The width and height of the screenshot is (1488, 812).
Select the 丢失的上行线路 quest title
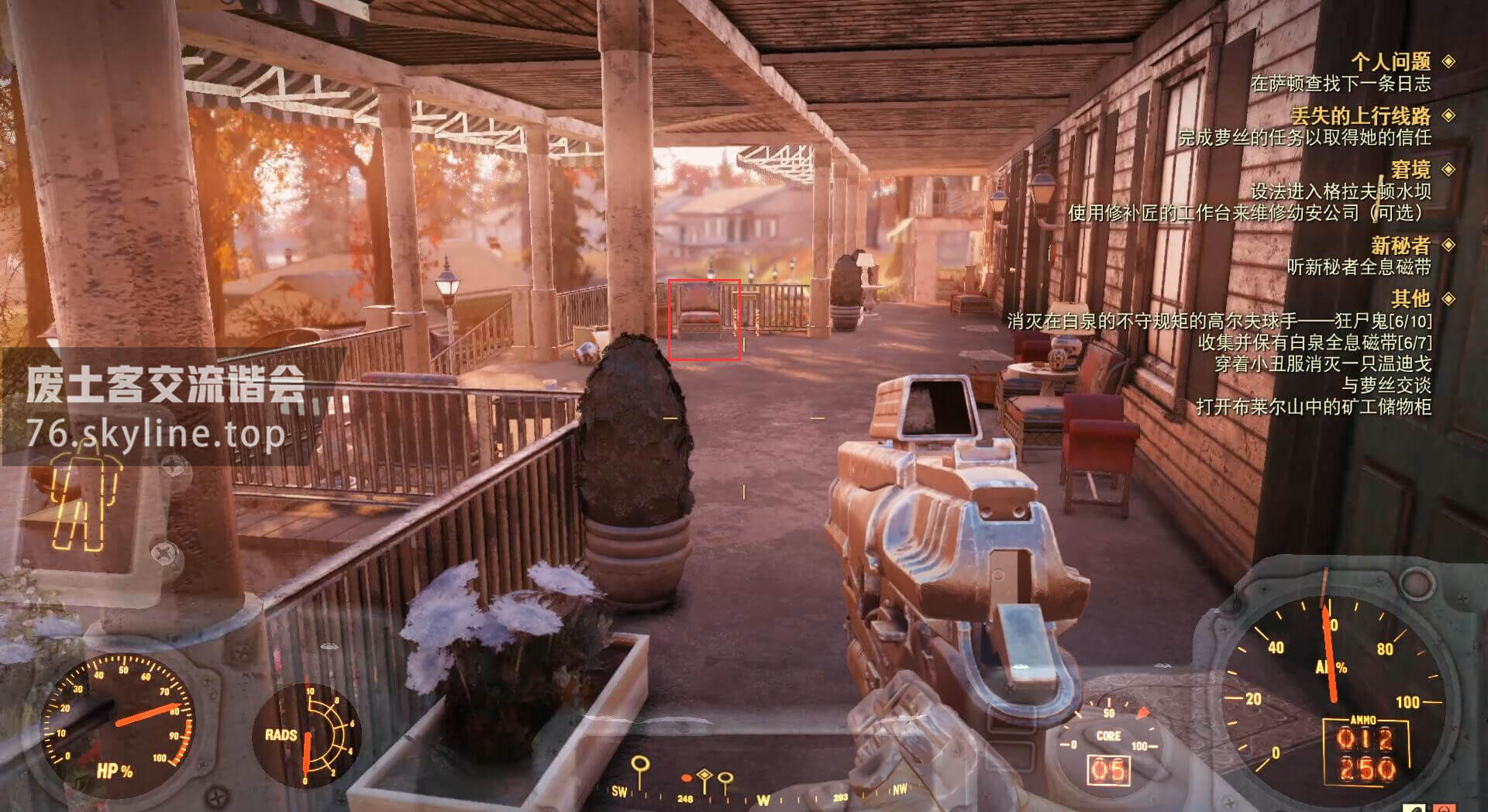point(1360,115)
